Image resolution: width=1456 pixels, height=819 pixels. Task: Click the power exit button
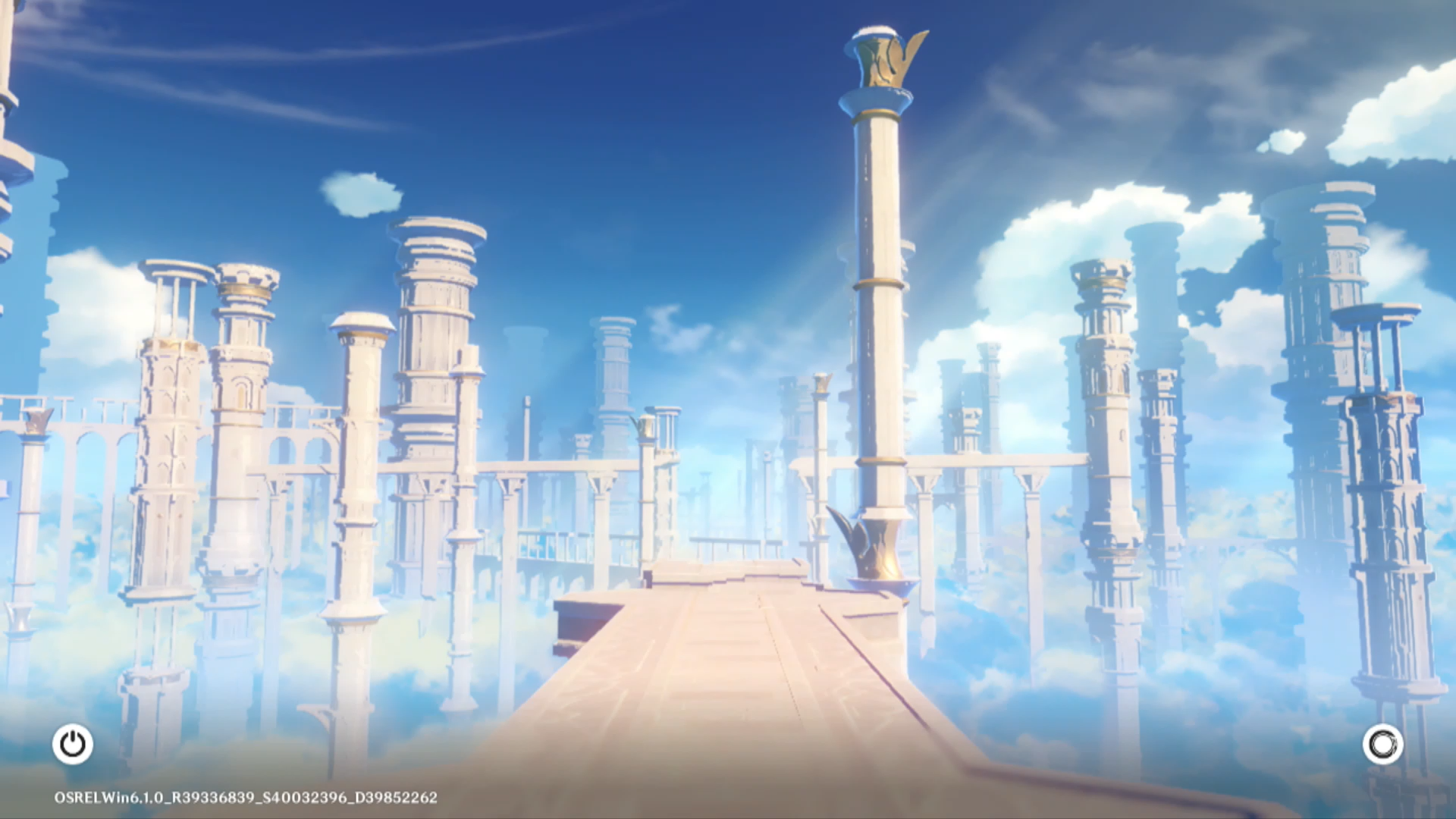coord(73,744)
